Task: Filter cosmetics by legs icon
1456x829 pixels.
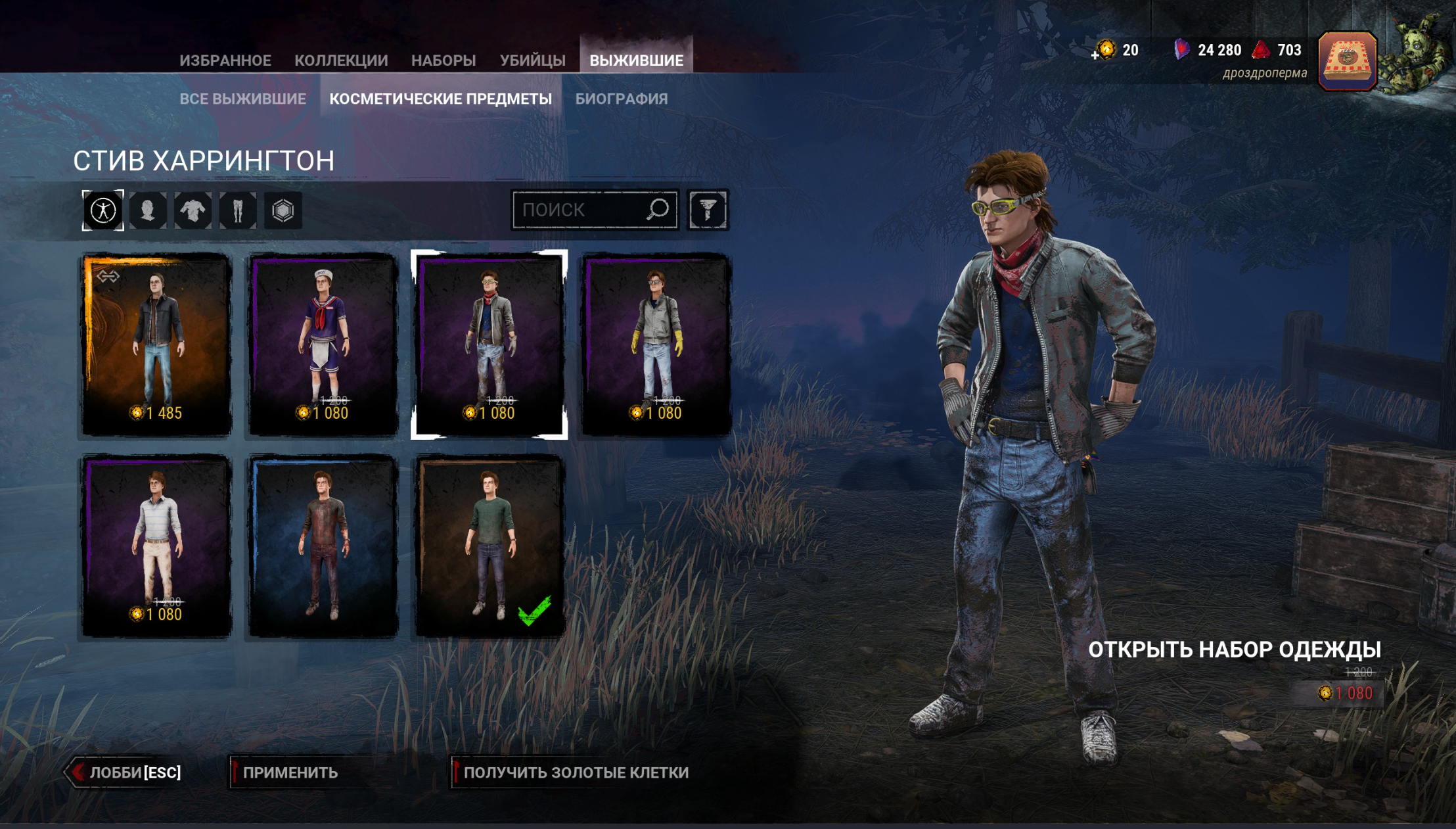Action: 238,210
